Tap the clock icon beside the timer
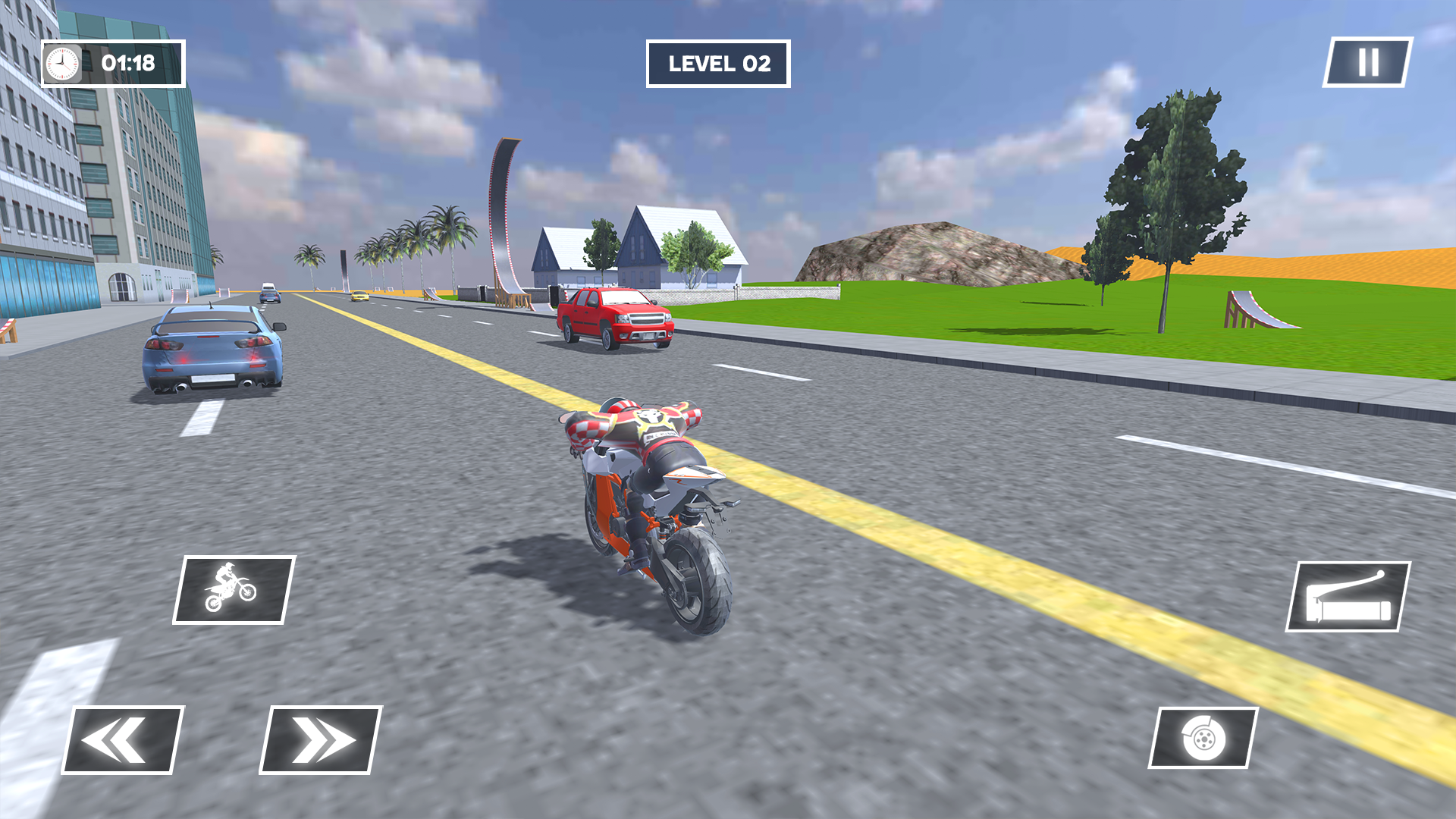Screen dimensions: 1456x819 tap(62, 64)
